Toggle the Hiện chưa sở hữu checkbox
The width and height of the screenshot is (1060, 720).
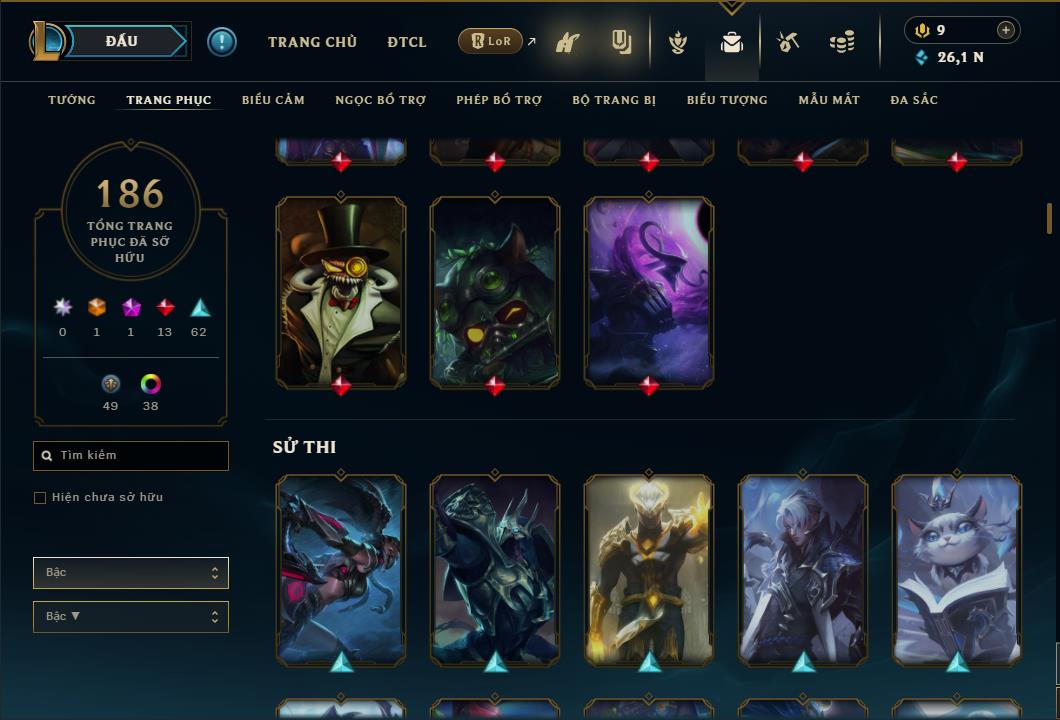pos(40,498)
